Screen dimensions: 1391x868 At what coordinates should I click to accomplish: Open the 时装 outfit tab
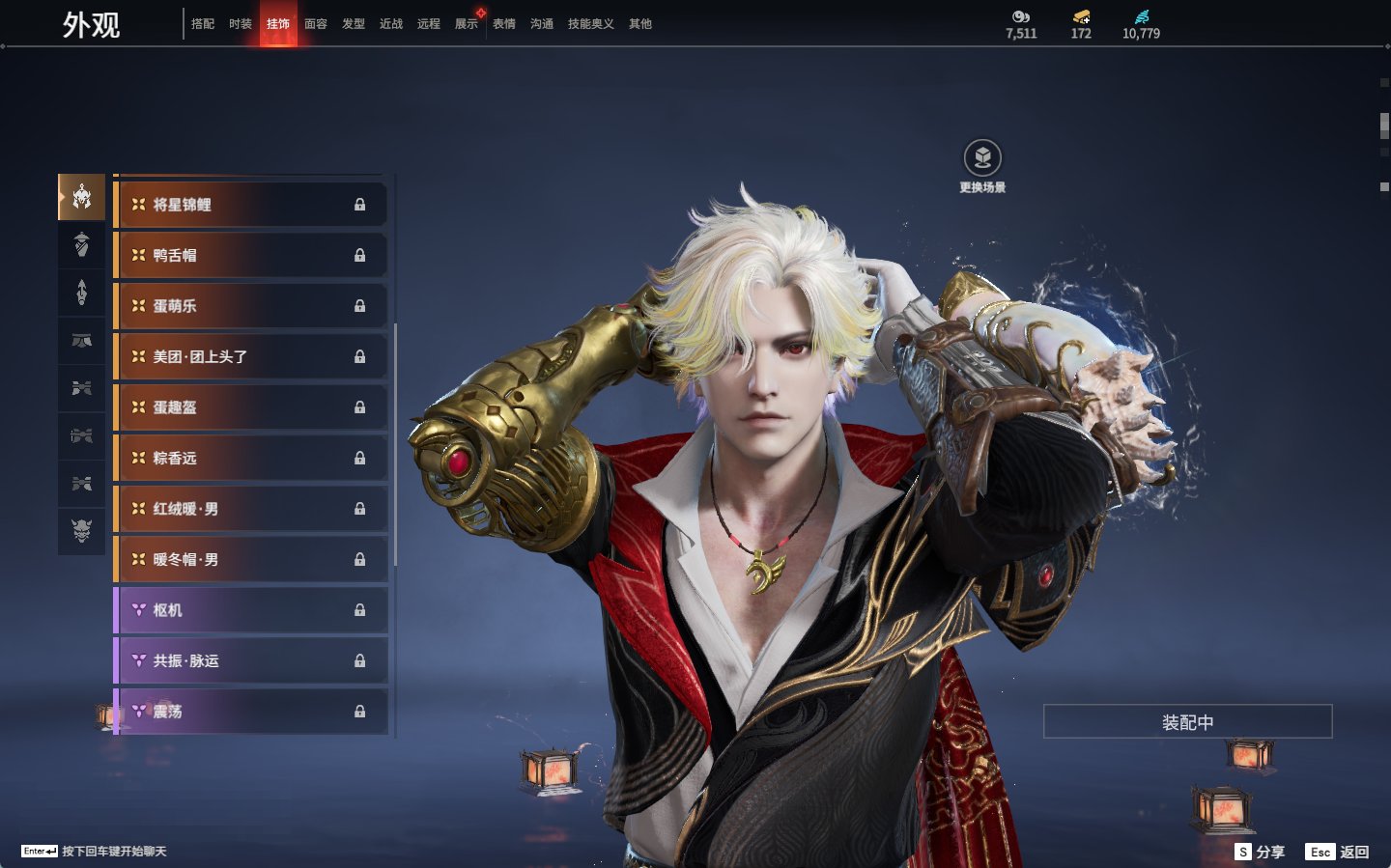(x=241, y=24)
